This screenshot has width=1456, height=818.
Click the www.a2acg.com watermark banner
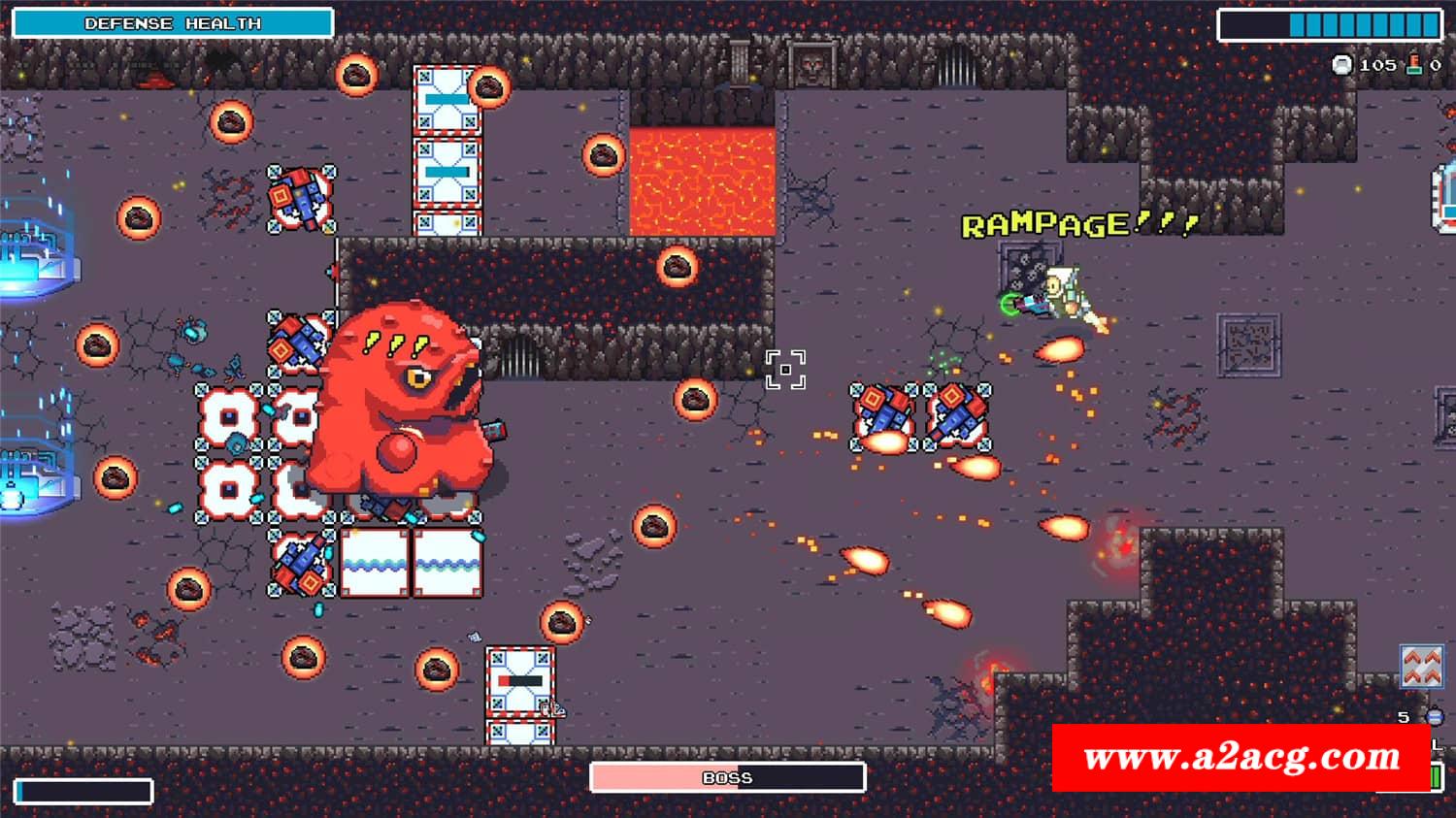coord(1241,757)
